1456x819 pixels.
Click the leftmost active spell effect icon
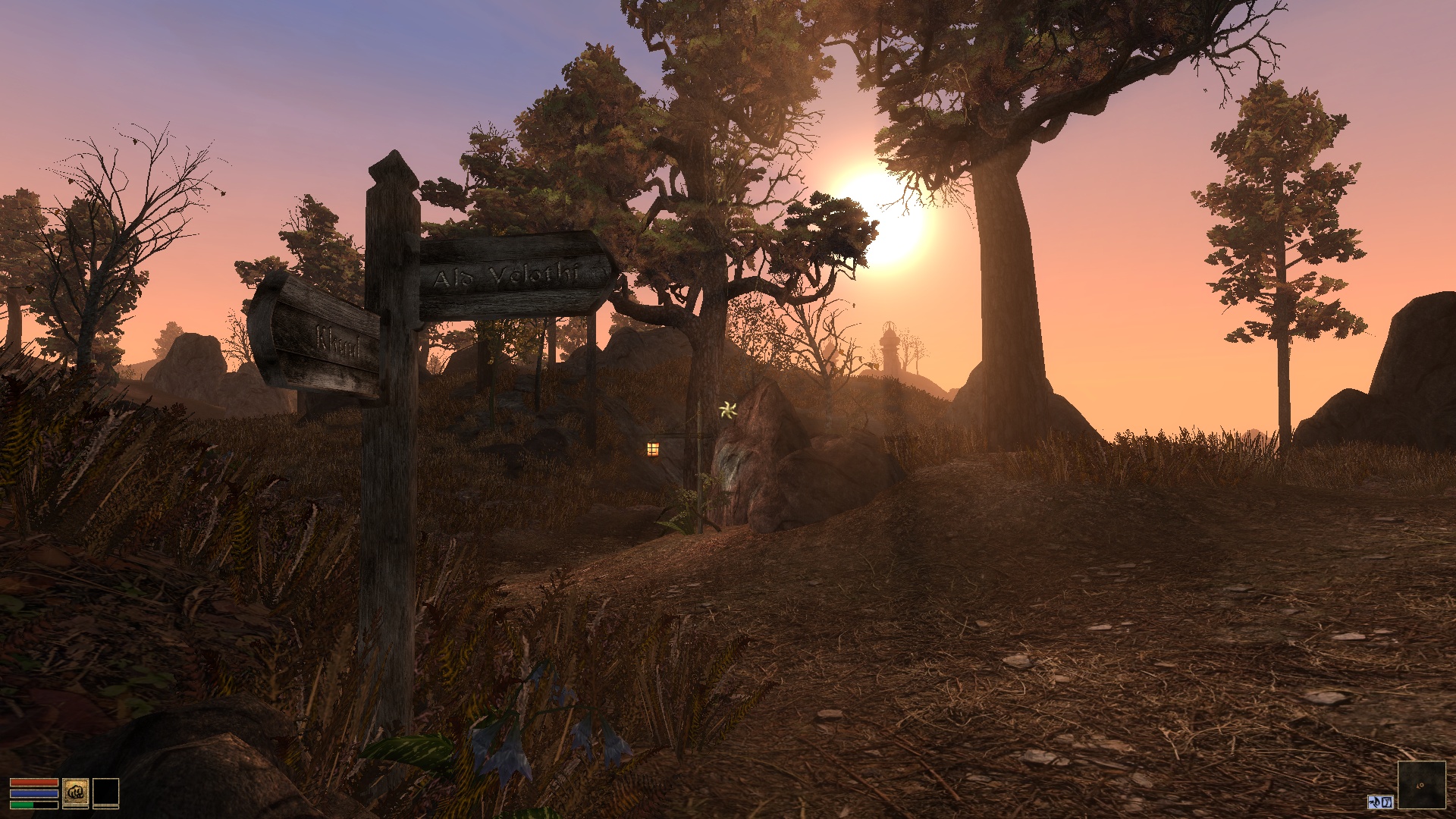pyautogui.click(x=1375, y=803)
